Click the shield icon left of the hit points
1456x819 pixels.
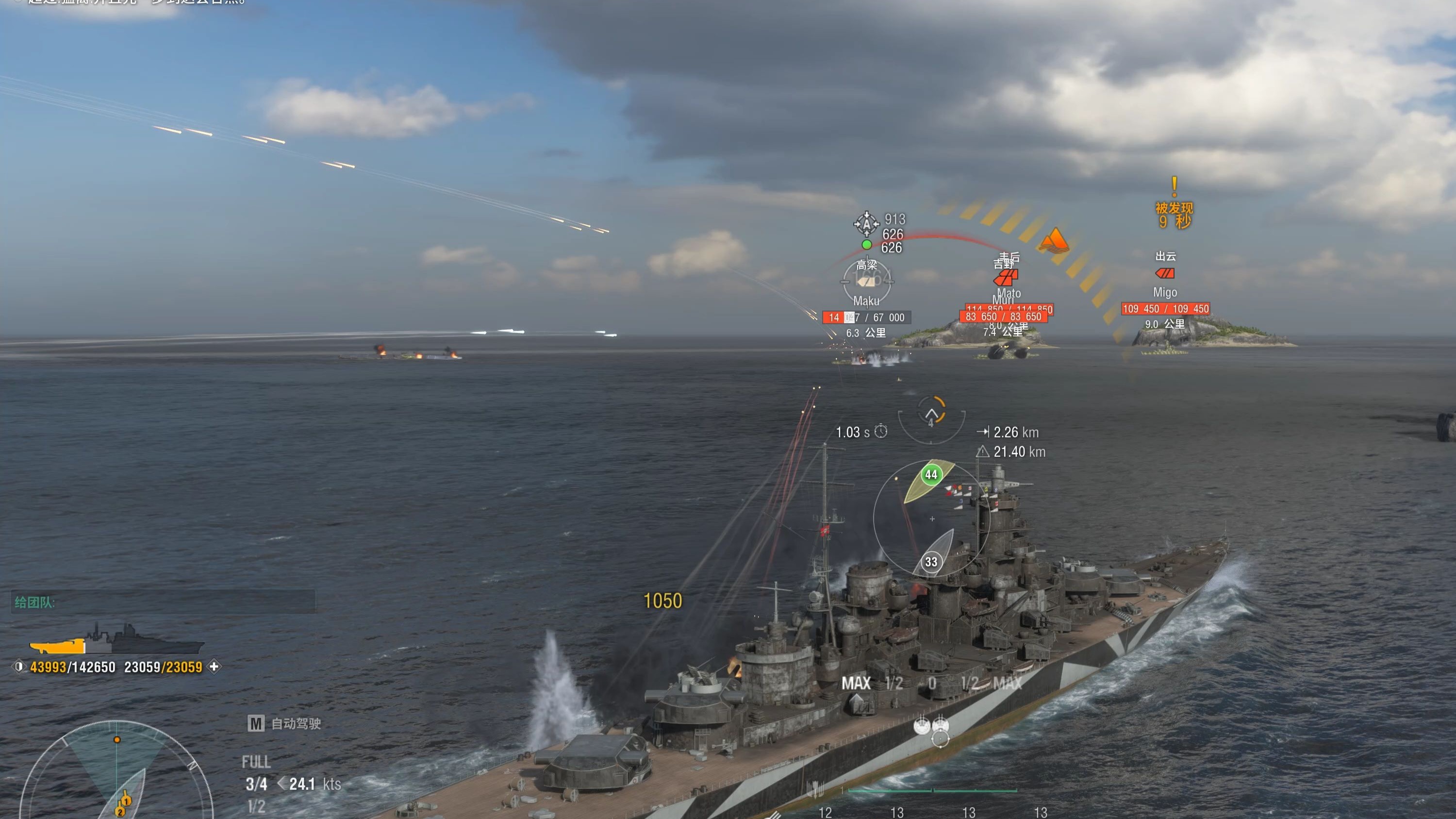18,667
